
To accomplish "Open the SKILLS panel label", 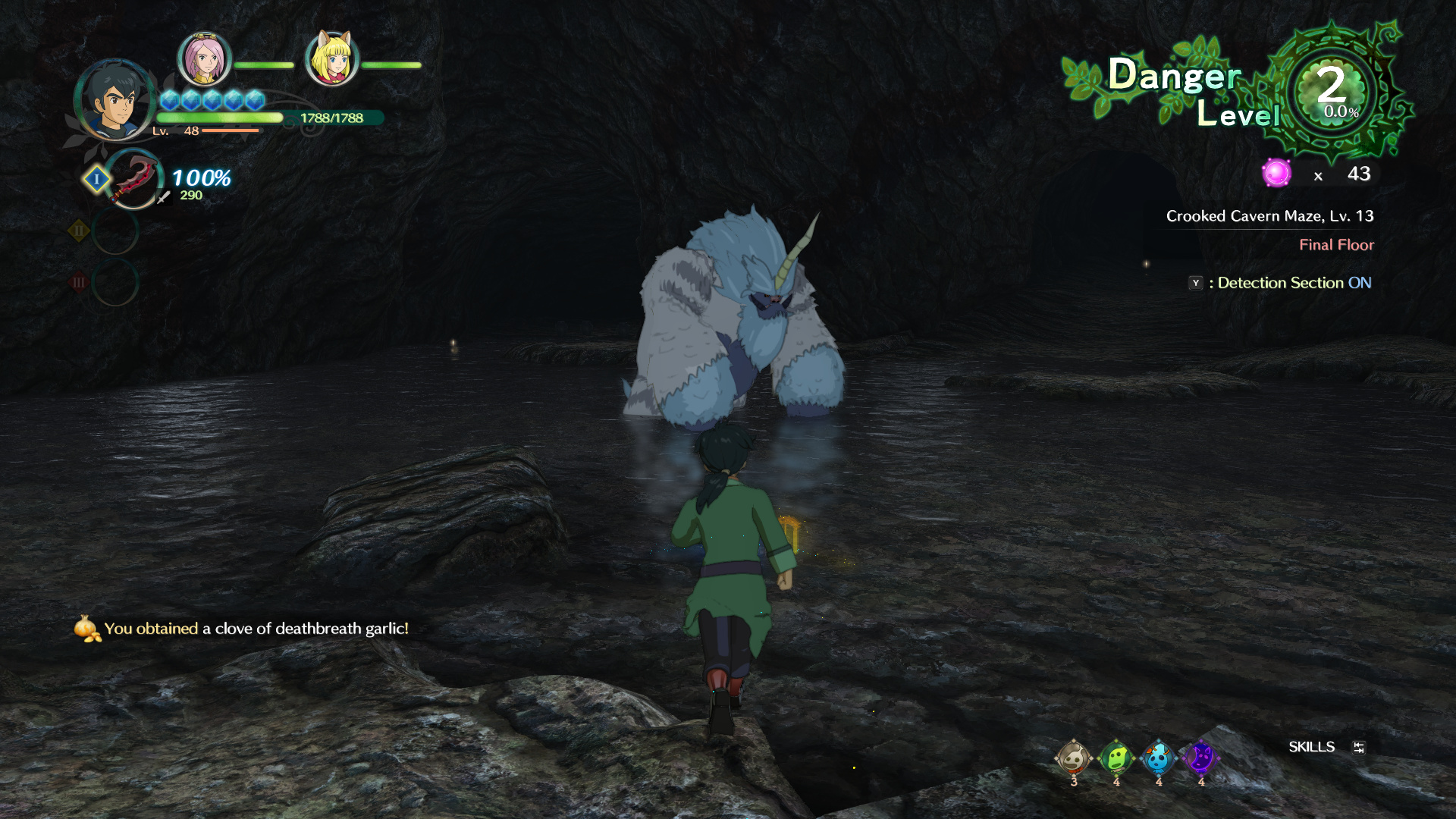I will point(1311,747).
